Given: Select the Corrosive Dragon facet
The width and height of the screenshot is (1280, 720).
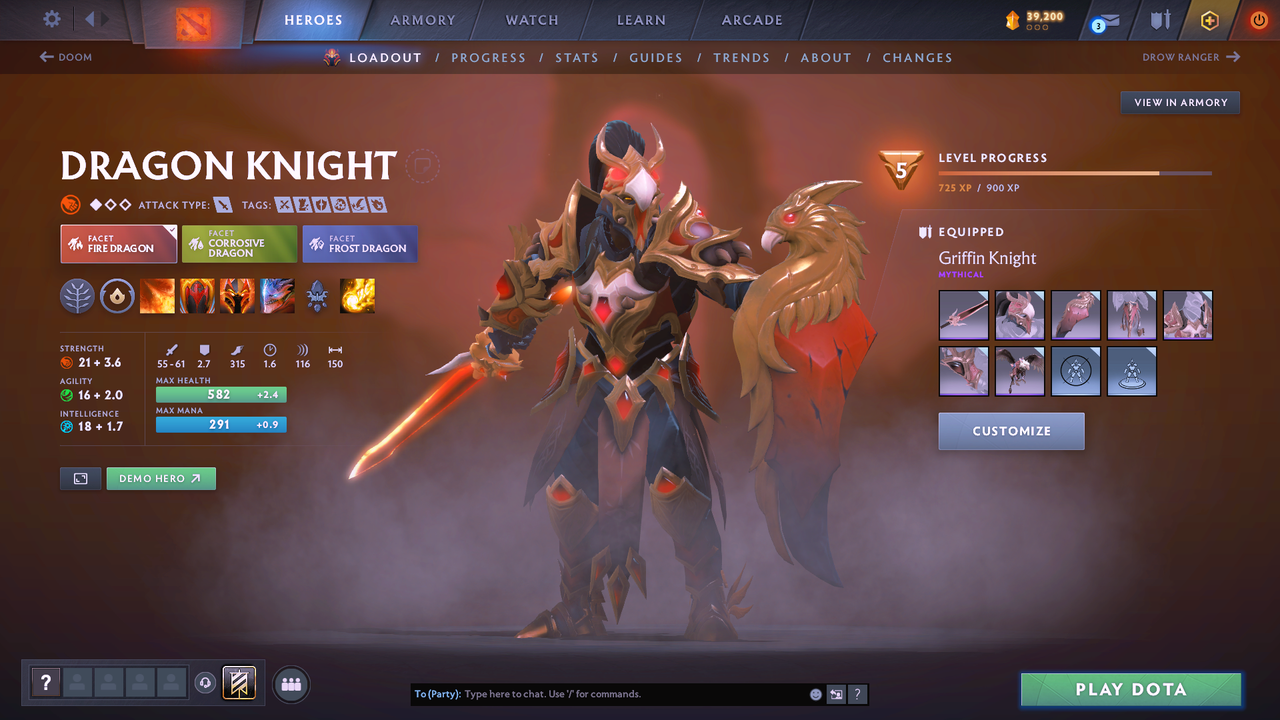Looking at the screenshot, I should [x=239, y=243].
